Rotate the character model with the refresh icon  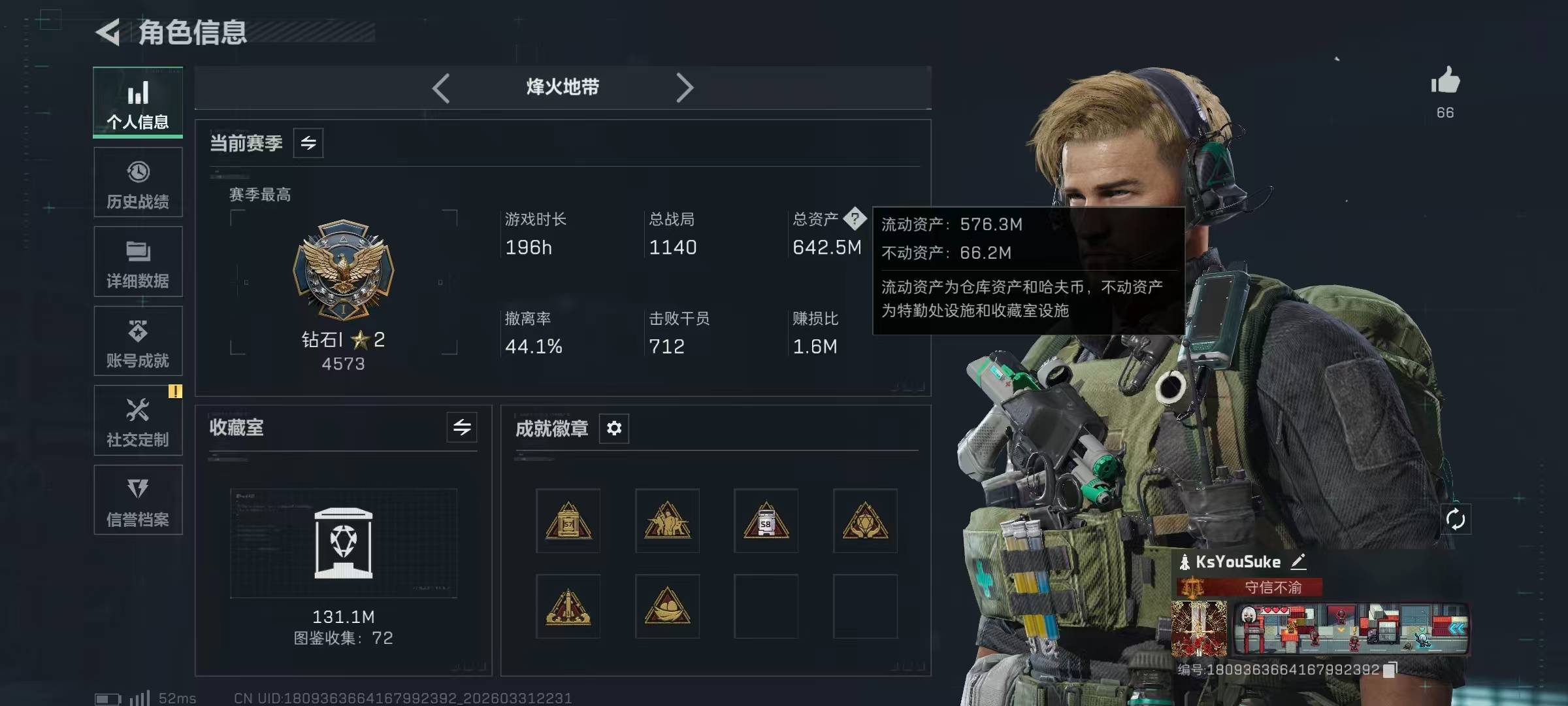(x=1456, y=520)
